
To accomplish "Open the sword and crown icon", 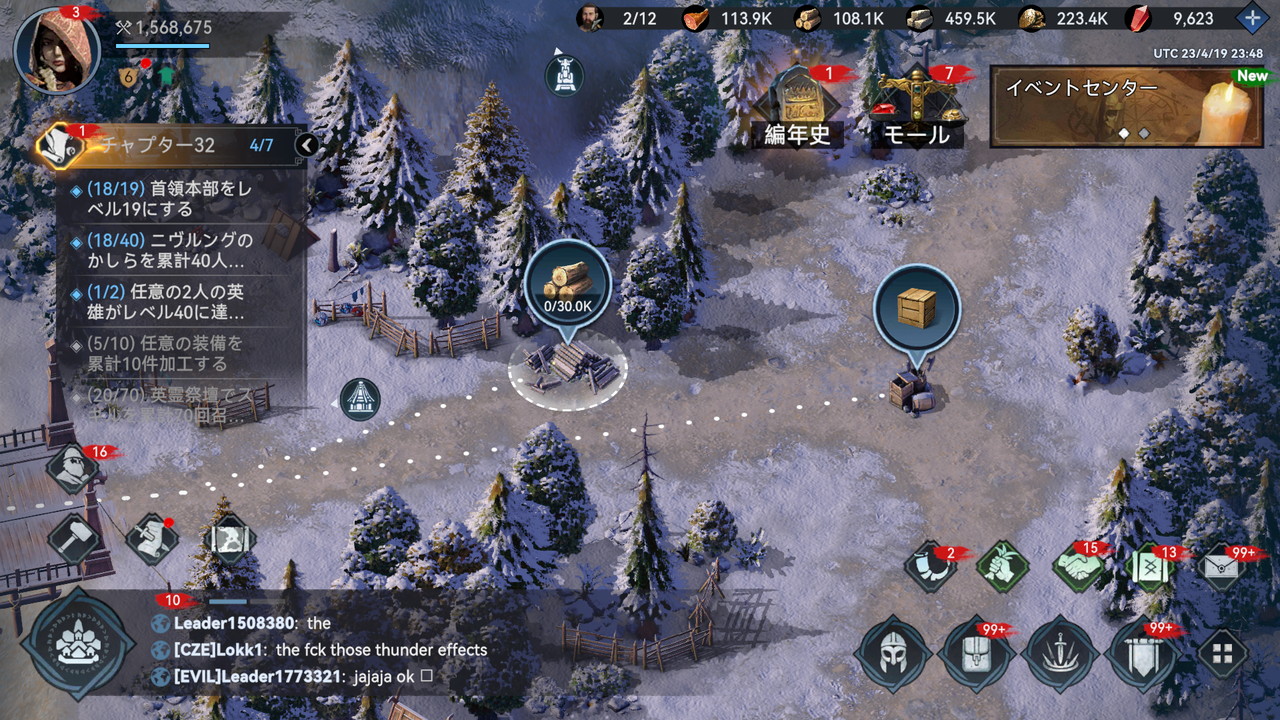I will [1060, 655].
